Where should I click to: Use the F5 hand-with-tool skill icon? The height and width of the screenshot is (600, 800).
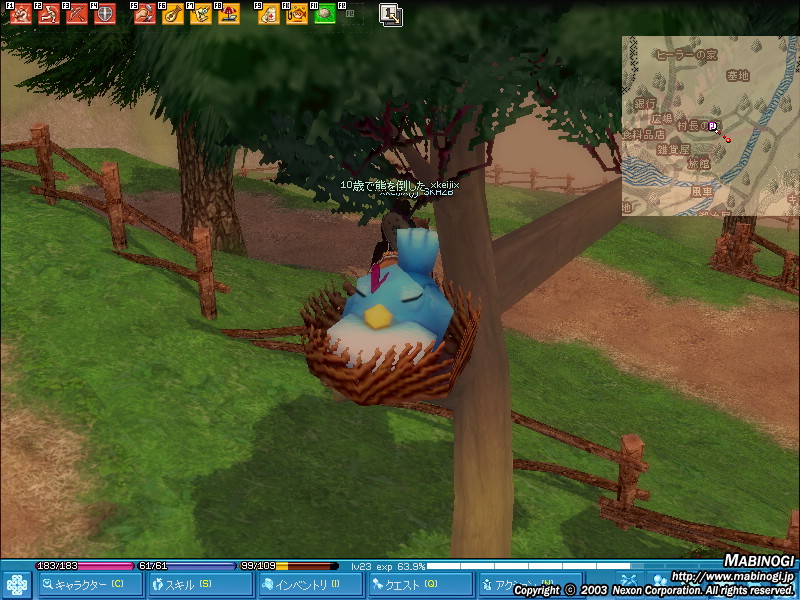(145, 14)
